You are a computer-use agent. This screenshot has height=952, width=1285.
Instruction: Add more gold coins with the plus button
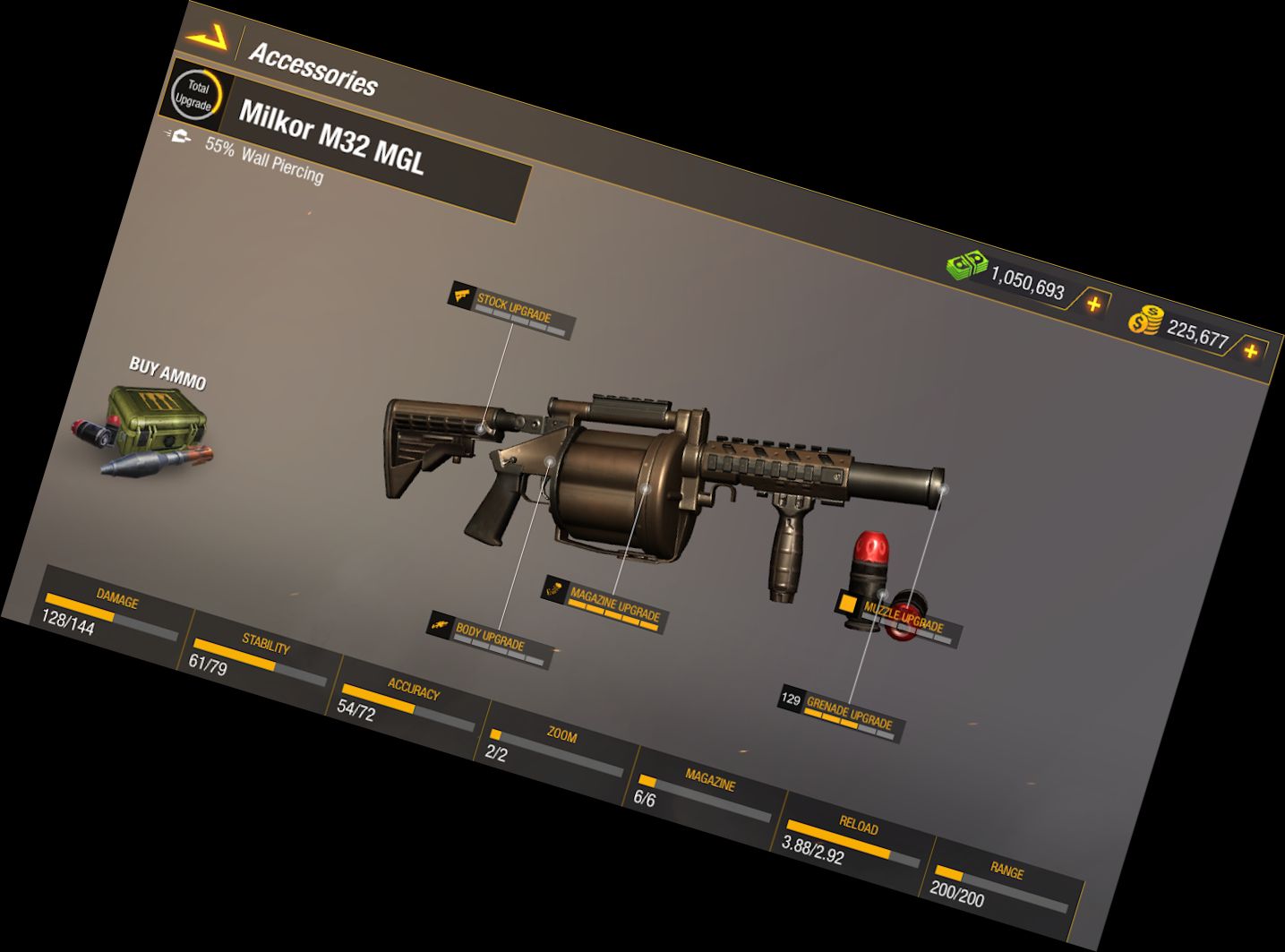pos(1250,351)
